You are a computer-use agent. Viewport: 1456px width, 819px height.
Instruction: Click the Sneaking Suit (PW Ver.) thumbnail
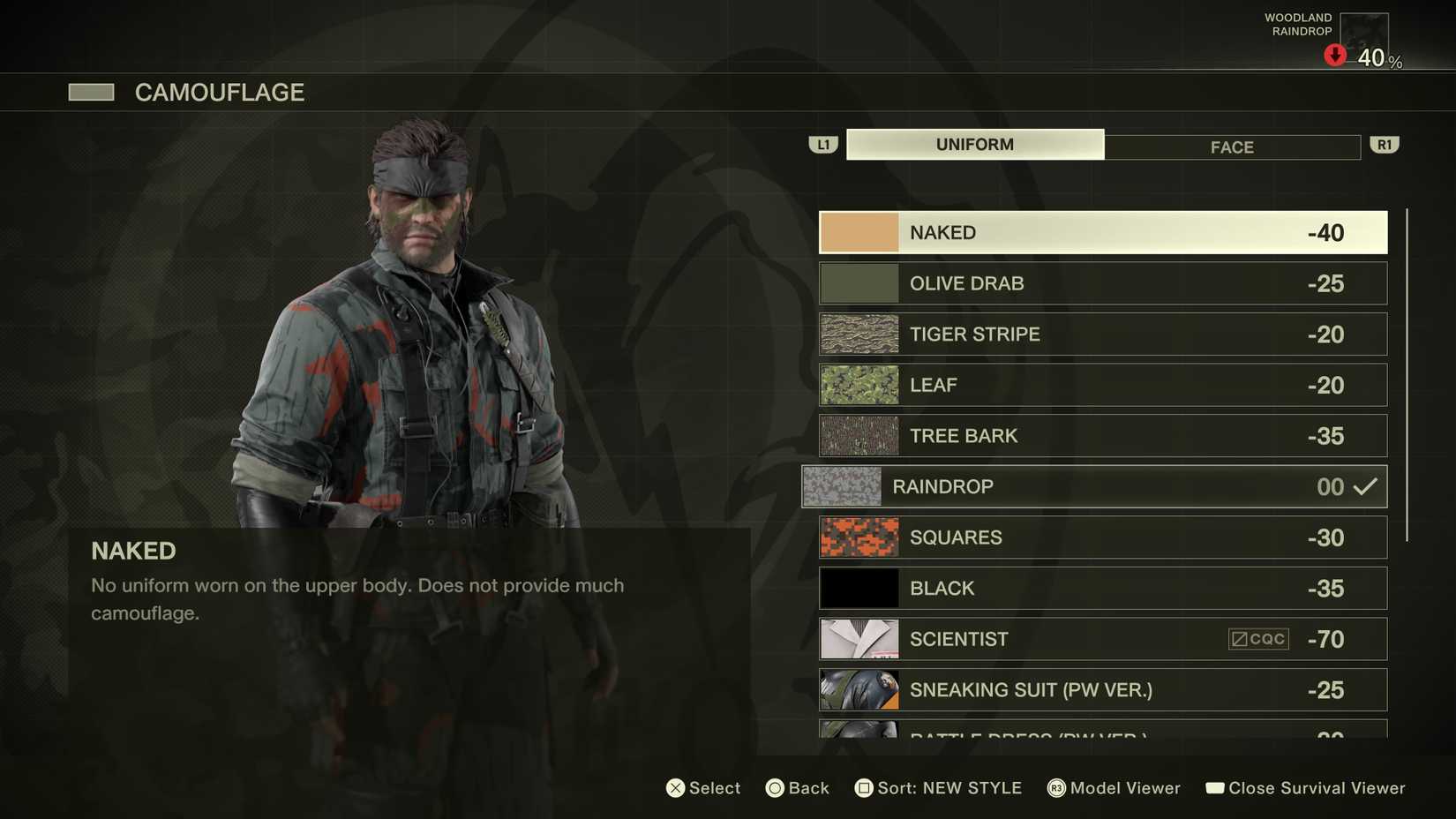tap(858, 689)
